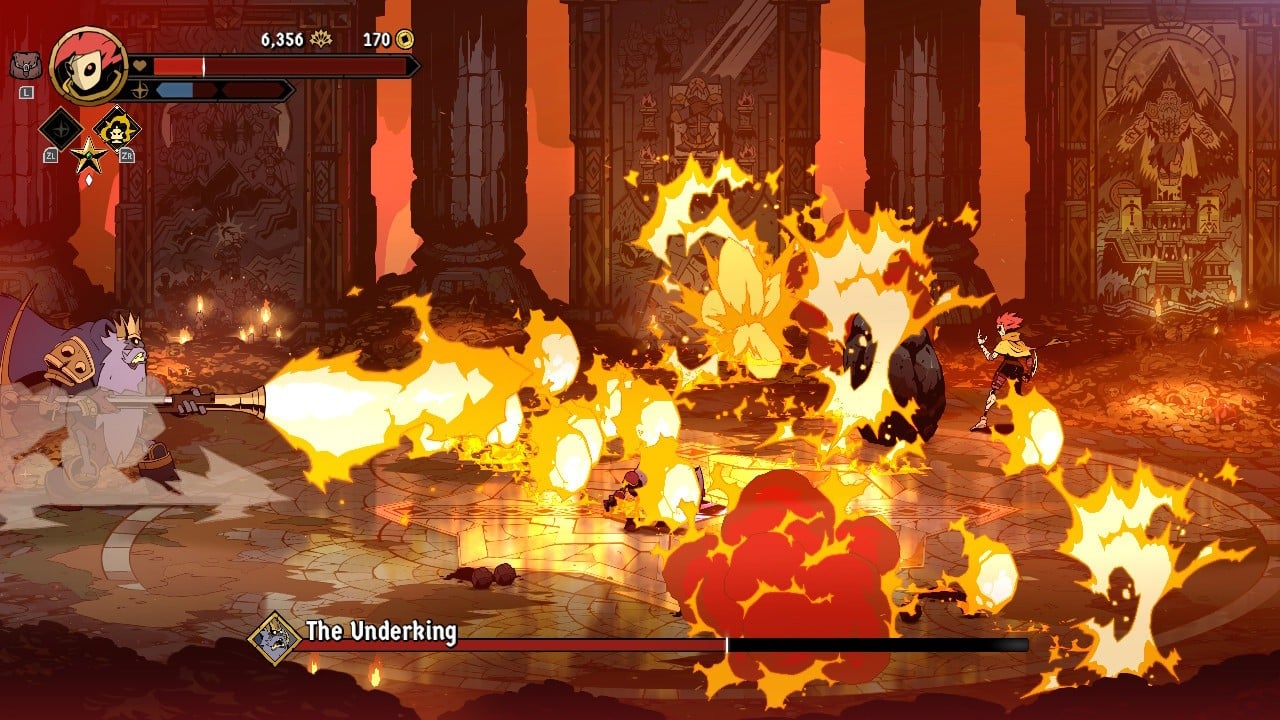Select the dark crosshair ability diamond
The image size is (1280, 720).
61,128
